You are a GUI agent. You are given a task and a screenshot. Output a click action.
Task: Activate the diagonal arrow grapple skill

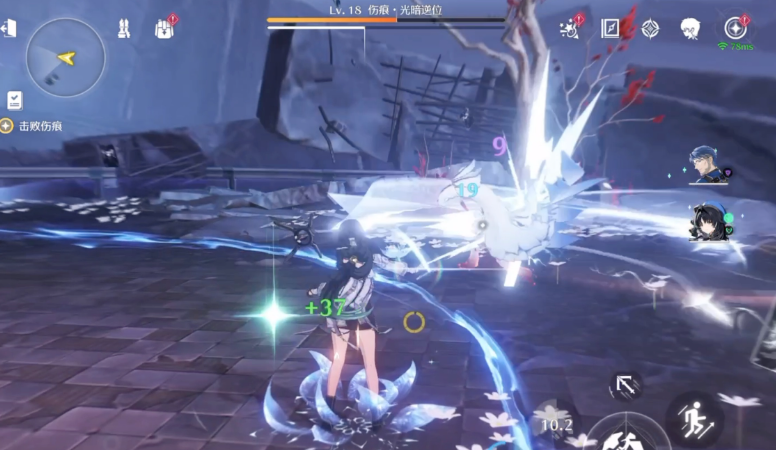626,385
